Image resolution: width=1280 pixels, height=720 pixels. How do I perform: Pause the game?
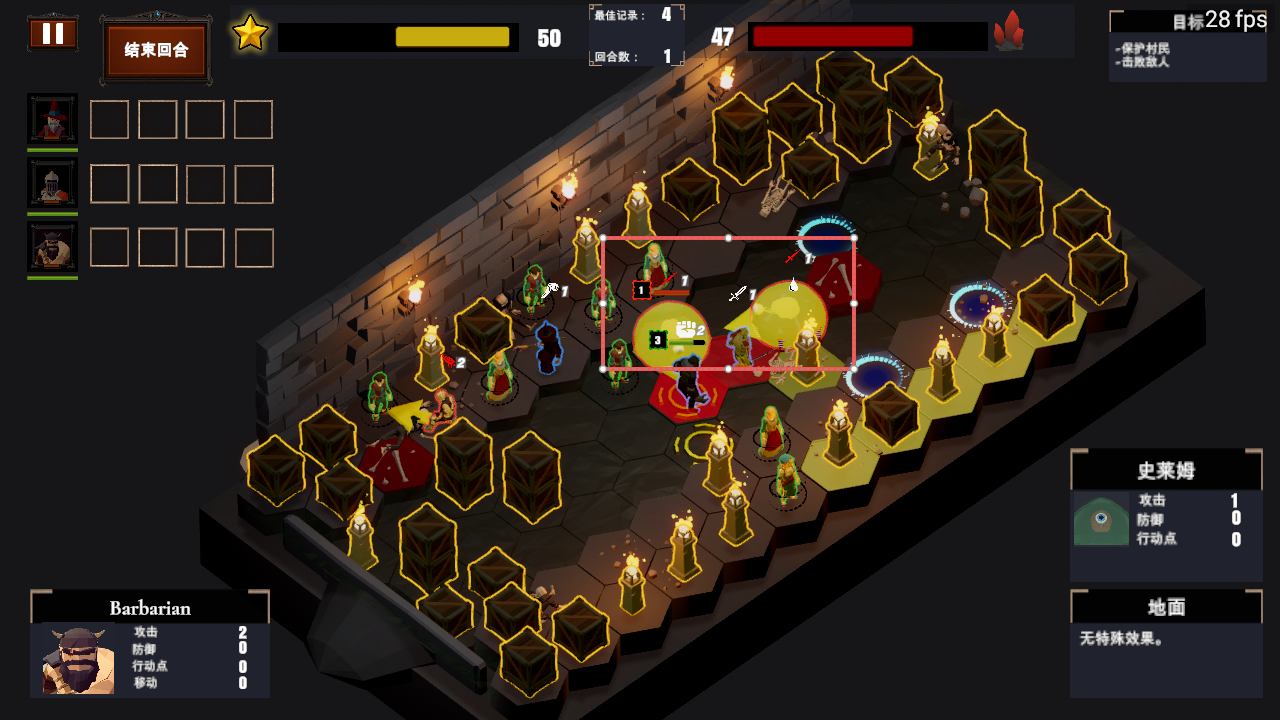tap(53, 34)
